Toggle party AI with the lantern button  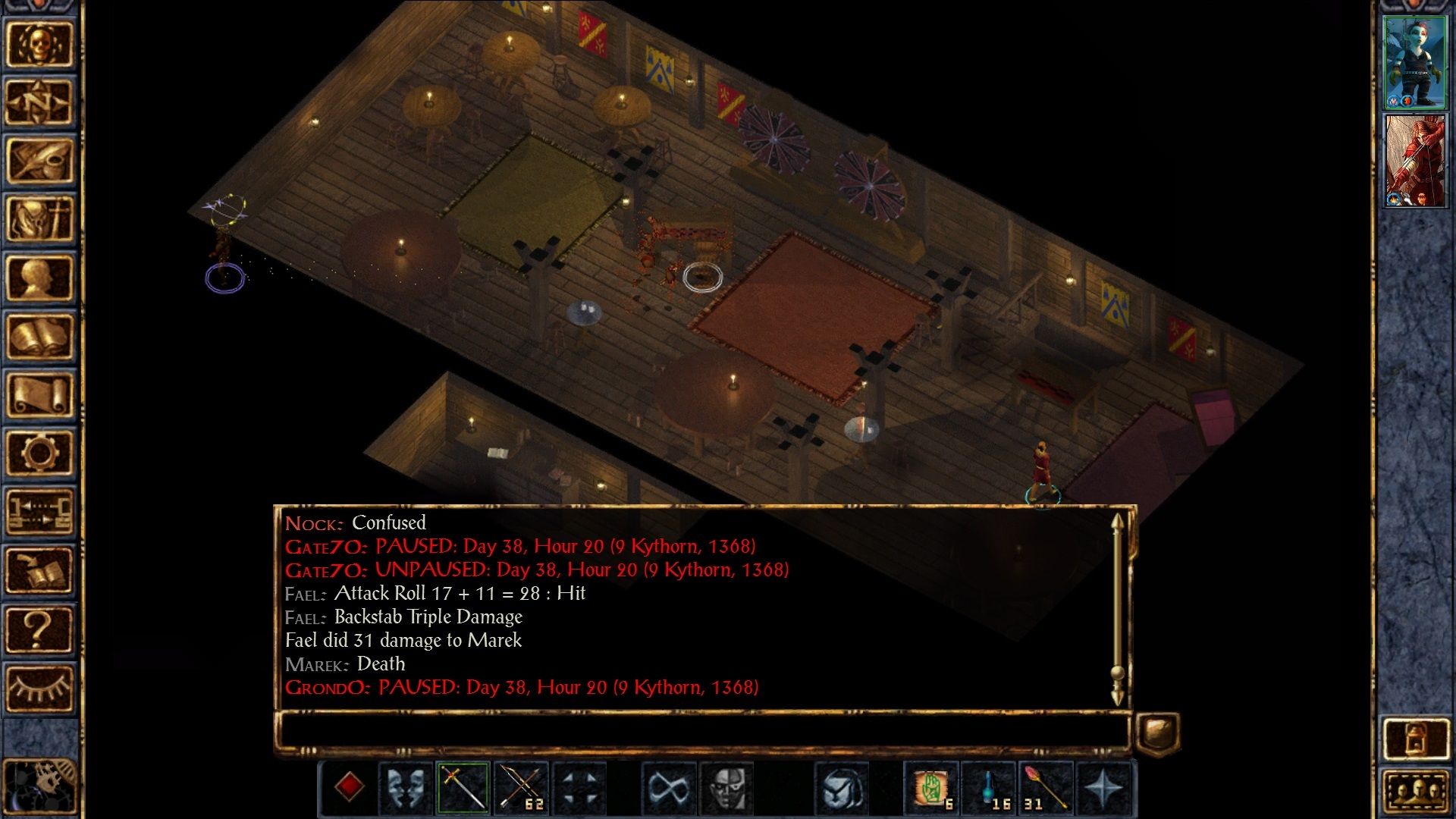[1415, 738]
